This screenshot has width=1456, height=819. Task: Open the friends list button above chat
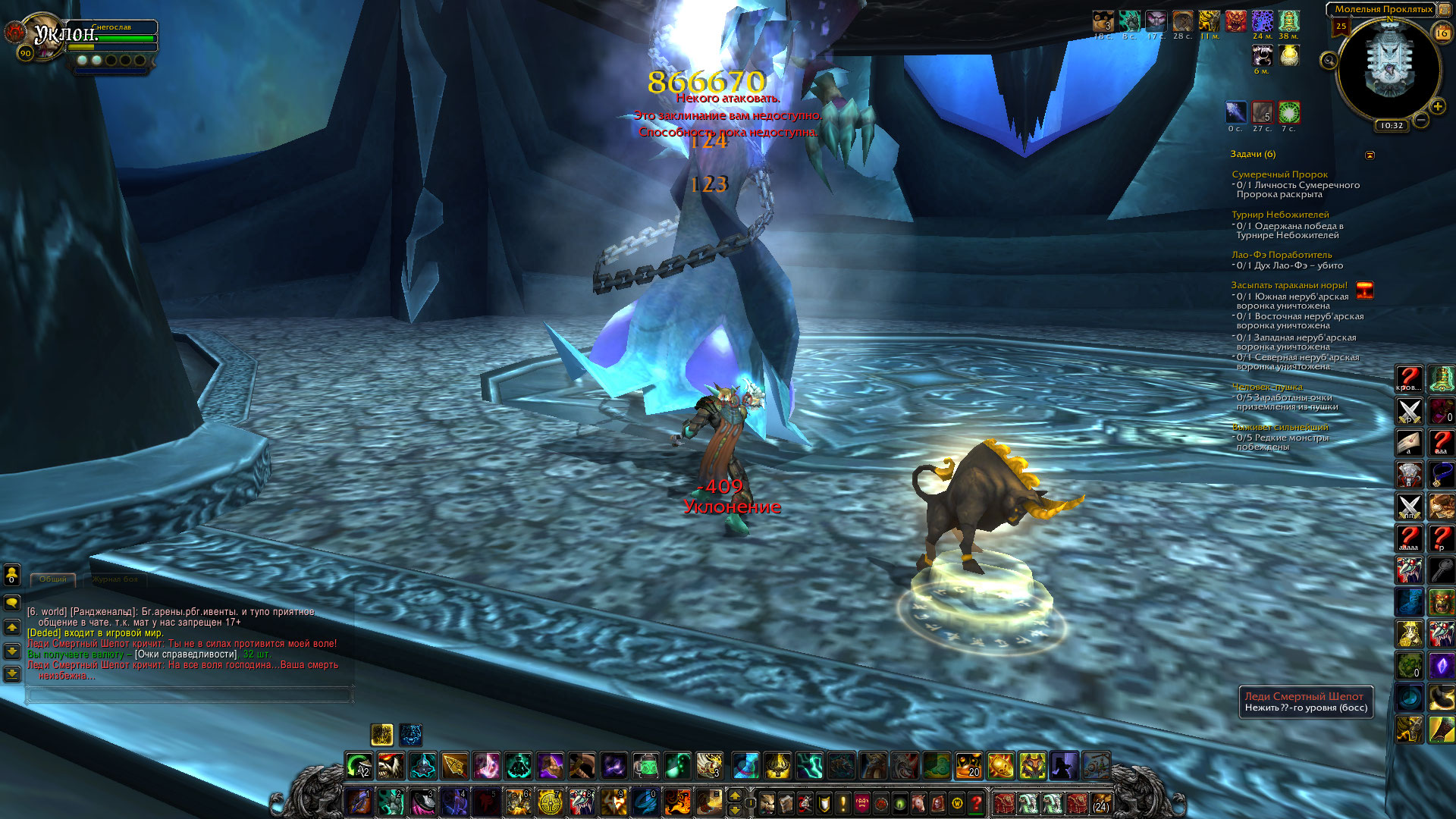point(12,576)
